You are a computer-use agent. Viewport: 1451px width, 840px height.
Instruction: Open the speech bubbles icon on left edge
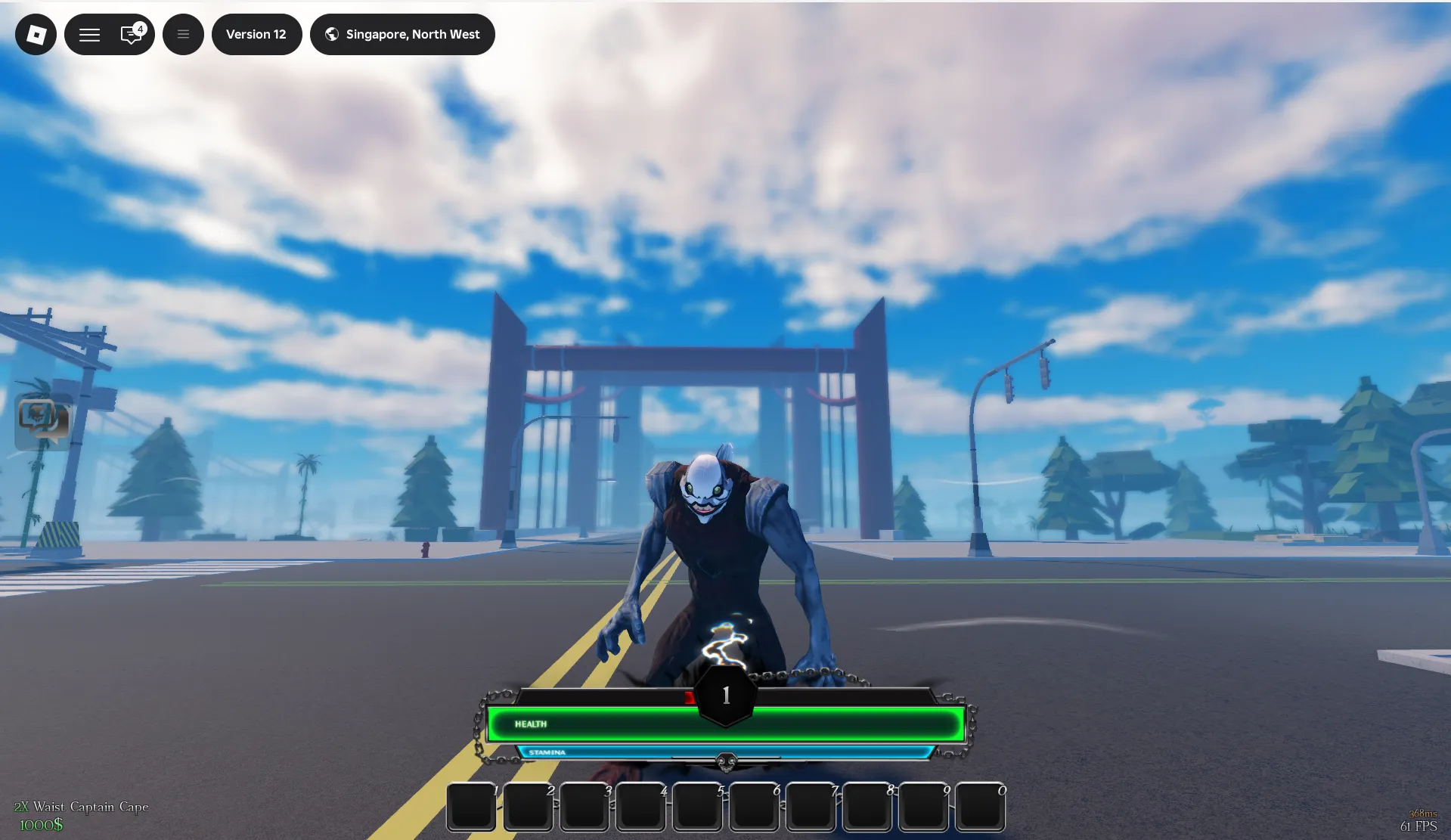coord(43,420)
